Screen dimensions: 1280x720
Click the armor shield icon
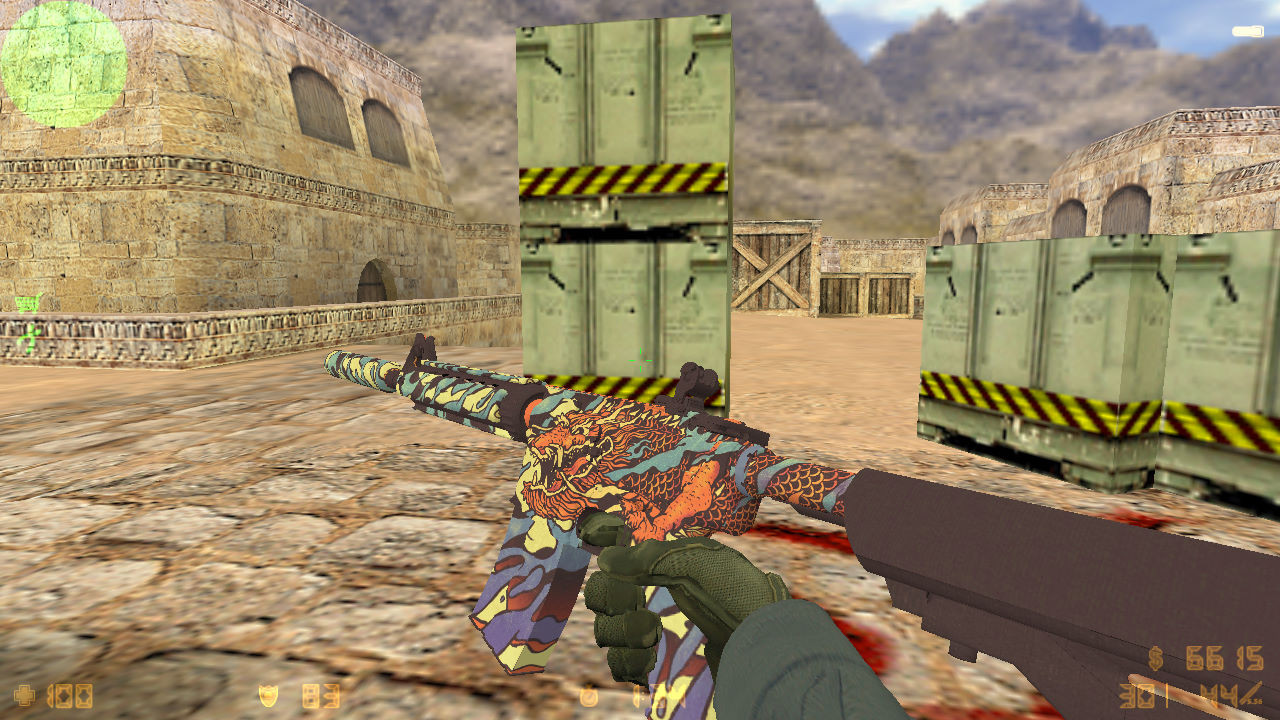click(266, 694)
